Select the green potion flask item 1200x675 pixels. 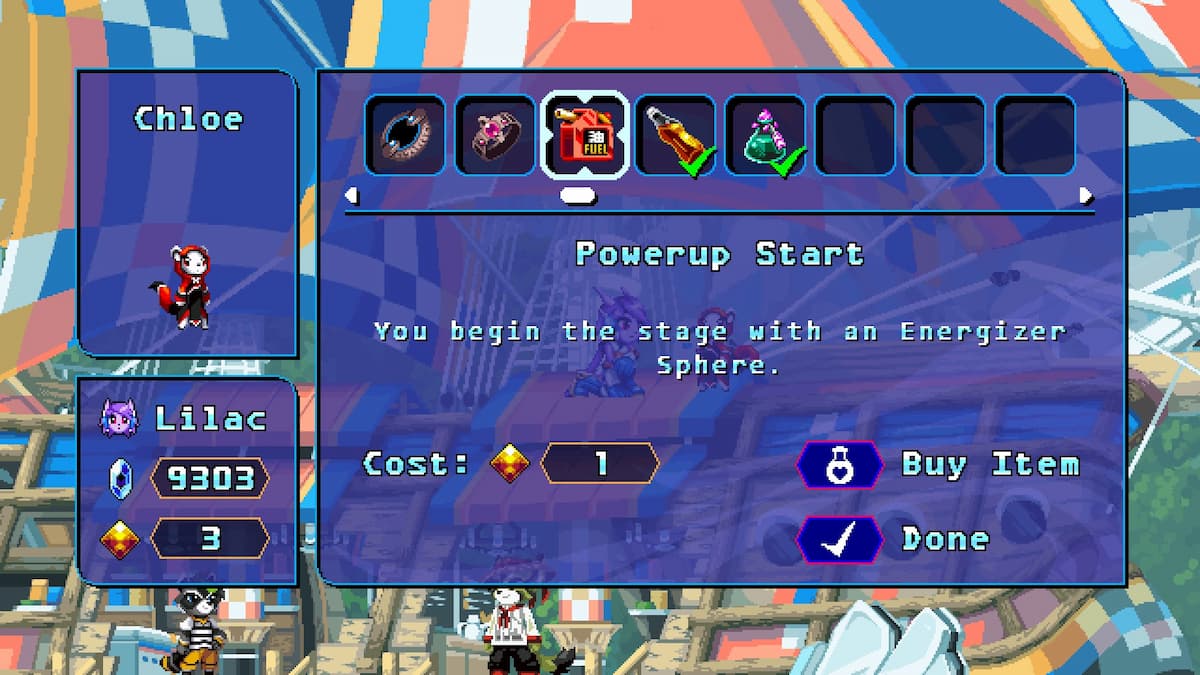[x=765, y=135]
